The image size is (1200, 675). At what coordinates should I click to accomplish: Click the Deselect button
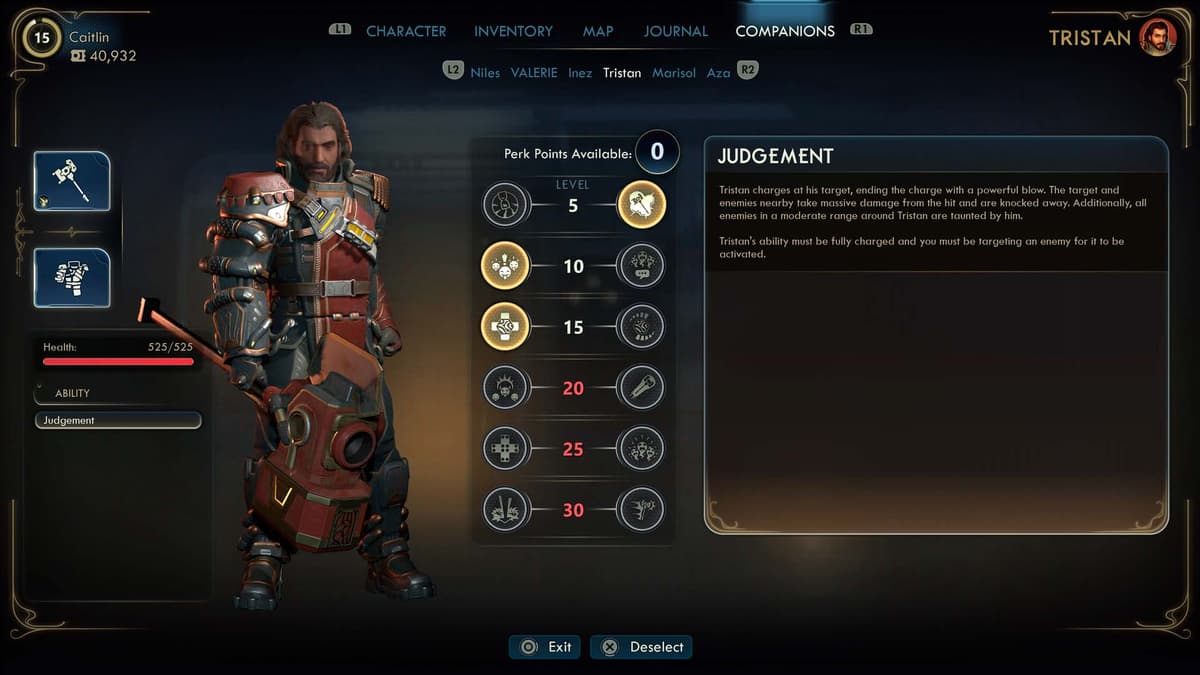click(642, 647)
